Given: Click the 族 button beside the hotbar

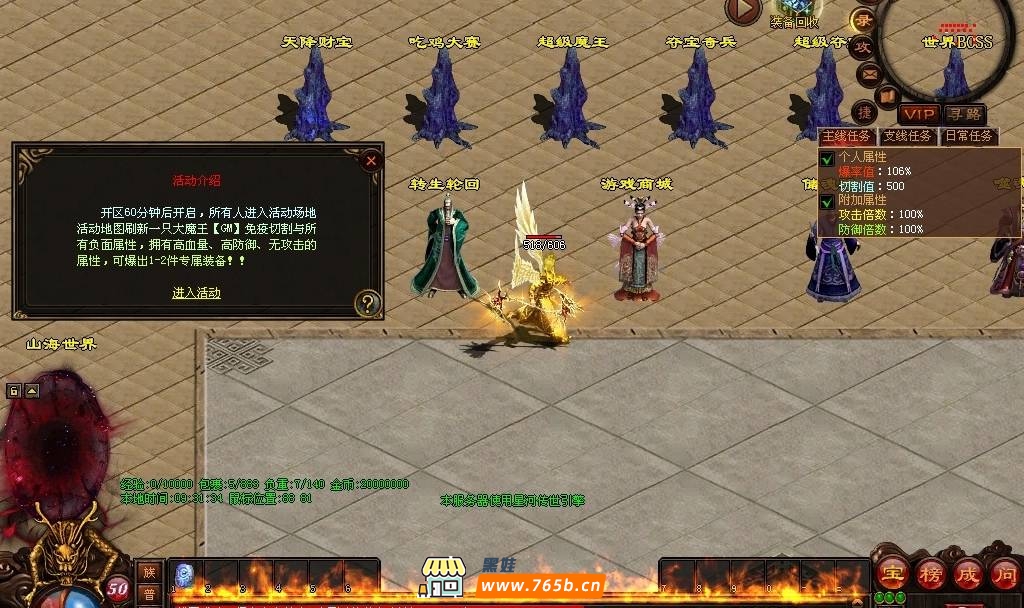Looking at the screenshot, I should 149,571.
